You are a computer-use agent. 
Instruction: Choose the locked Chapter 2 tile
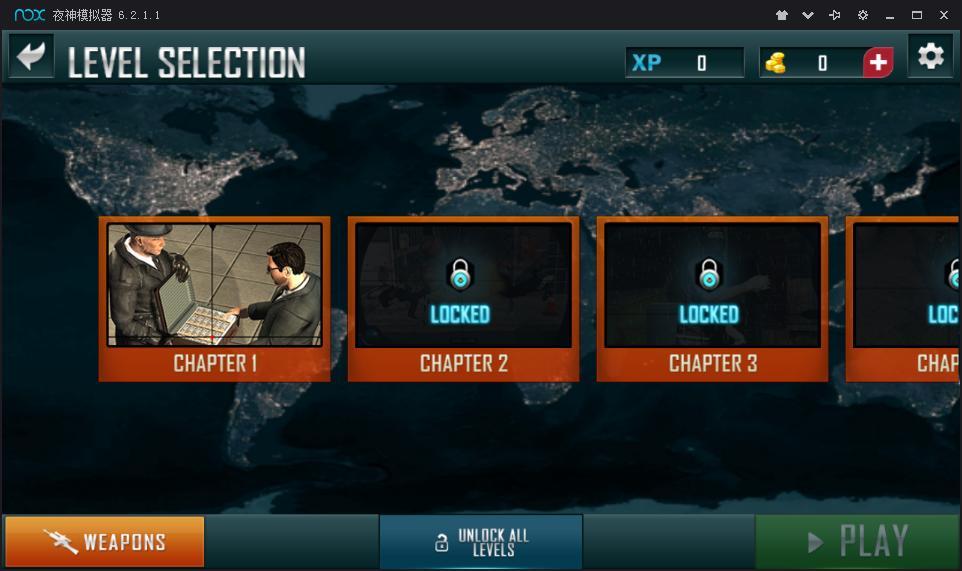coord(463,298)
